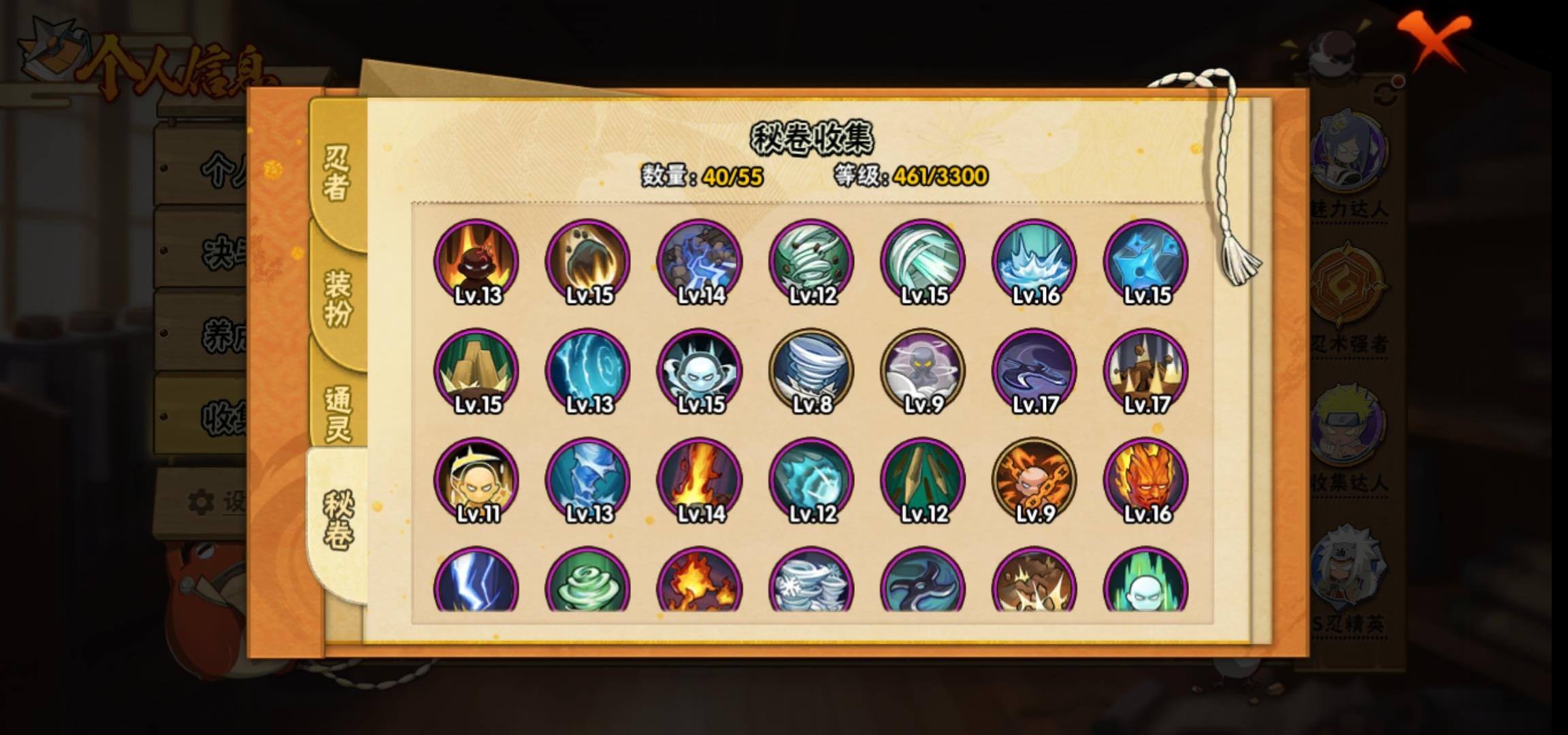Select the Lv.15 wind wrap scroll
1568x735 pixels.
point(923,262)
